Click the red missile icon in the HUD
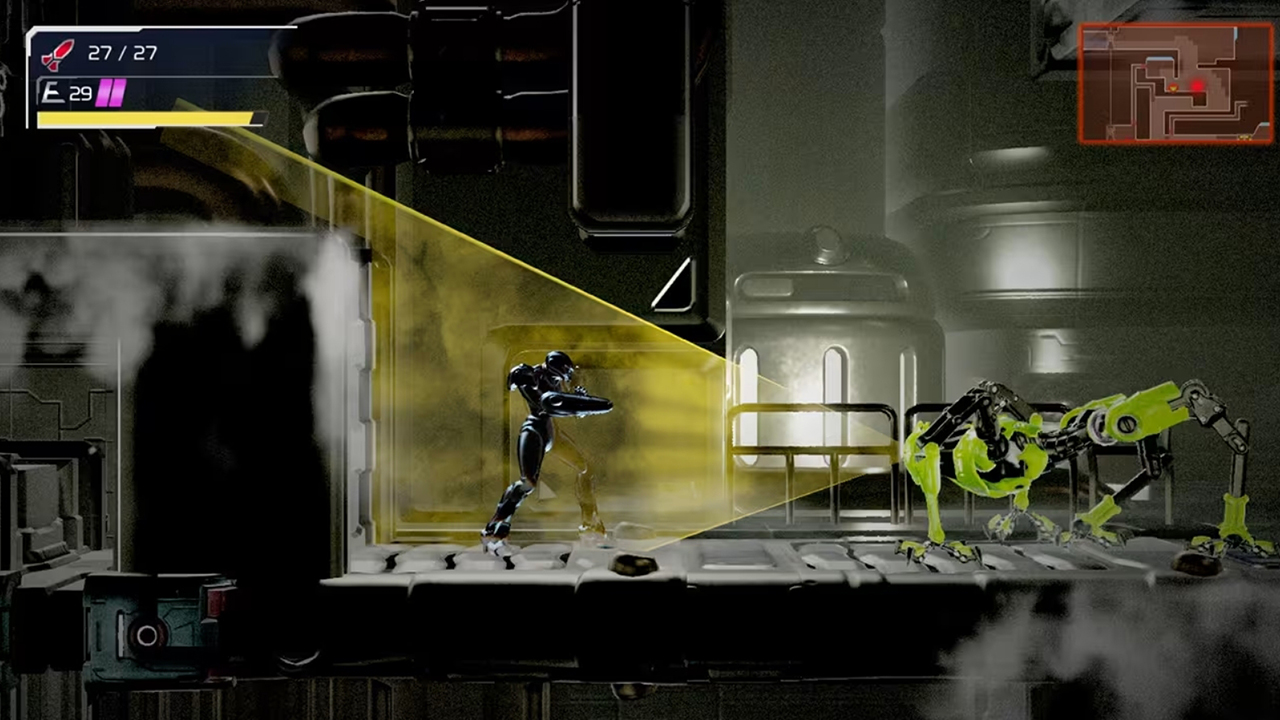 pos(58,55)
